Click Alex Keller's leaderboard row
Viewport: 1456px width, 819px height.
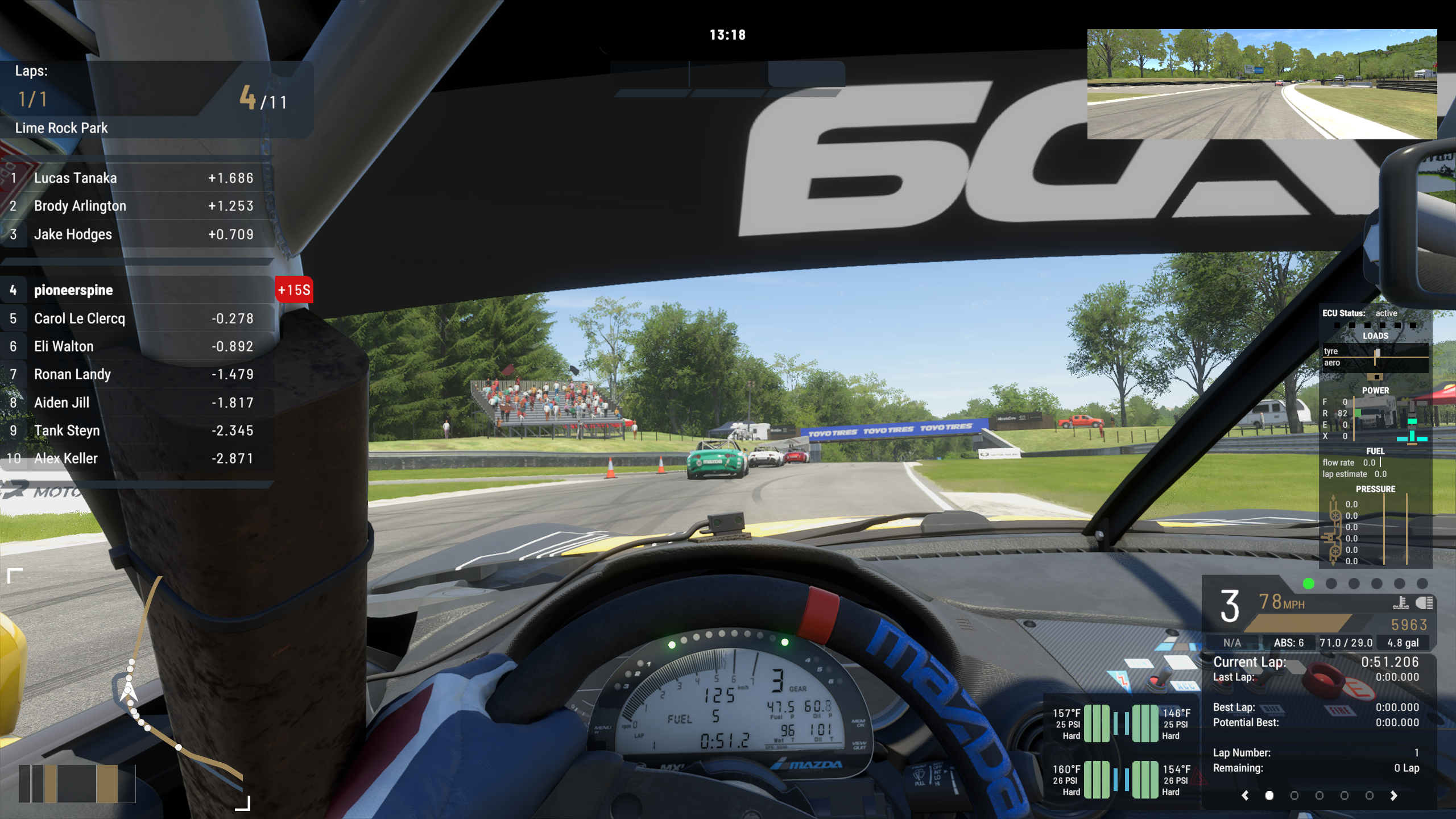136,458
